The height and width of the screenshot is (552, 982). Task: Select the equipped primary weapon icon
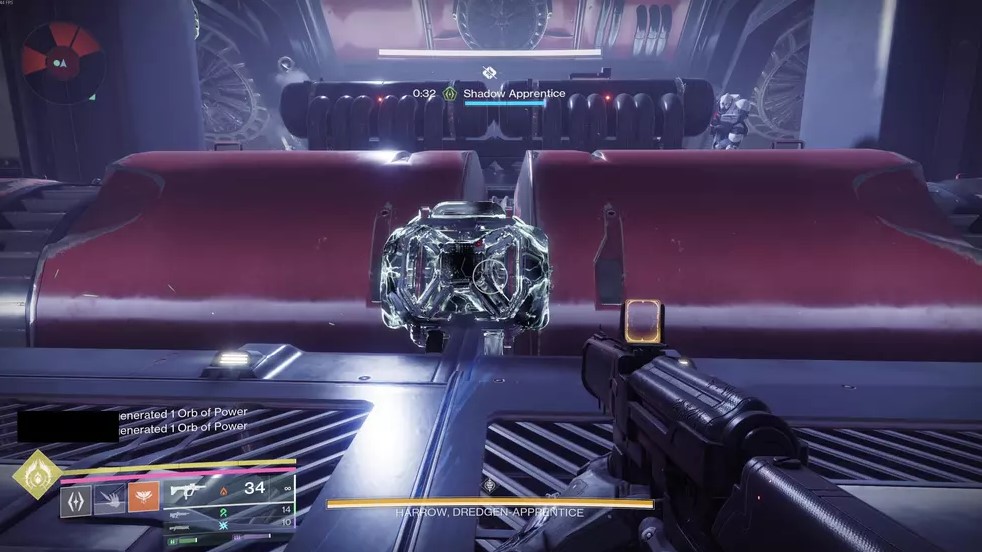pos(187,491)
